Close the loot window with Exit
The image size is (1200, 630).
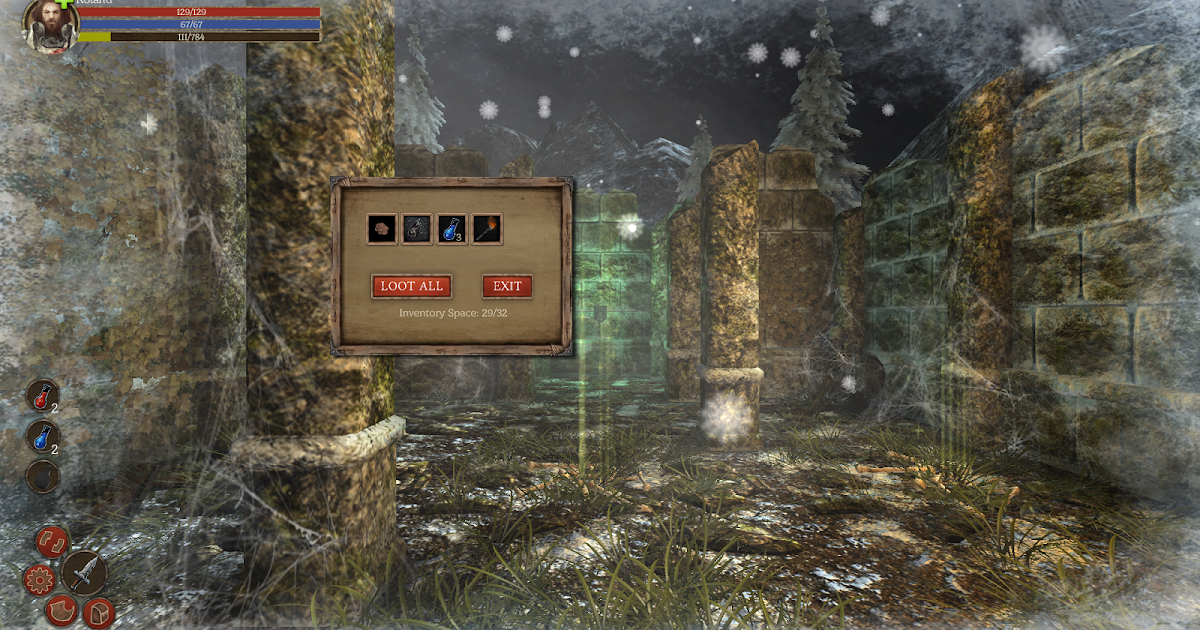click(x=507, y=286)
